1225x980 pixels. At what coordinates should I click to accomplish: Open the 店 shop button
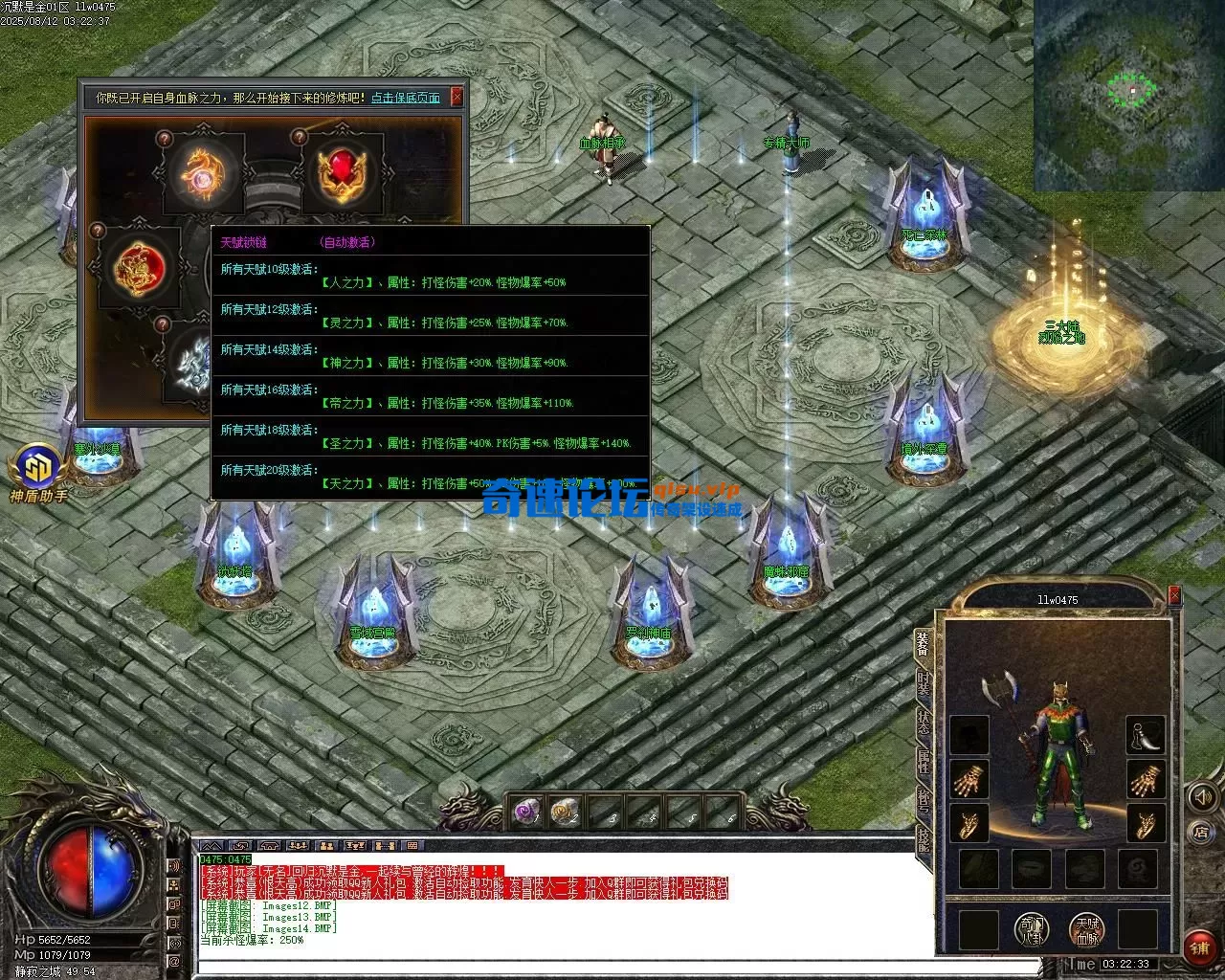coord(1201,833)
